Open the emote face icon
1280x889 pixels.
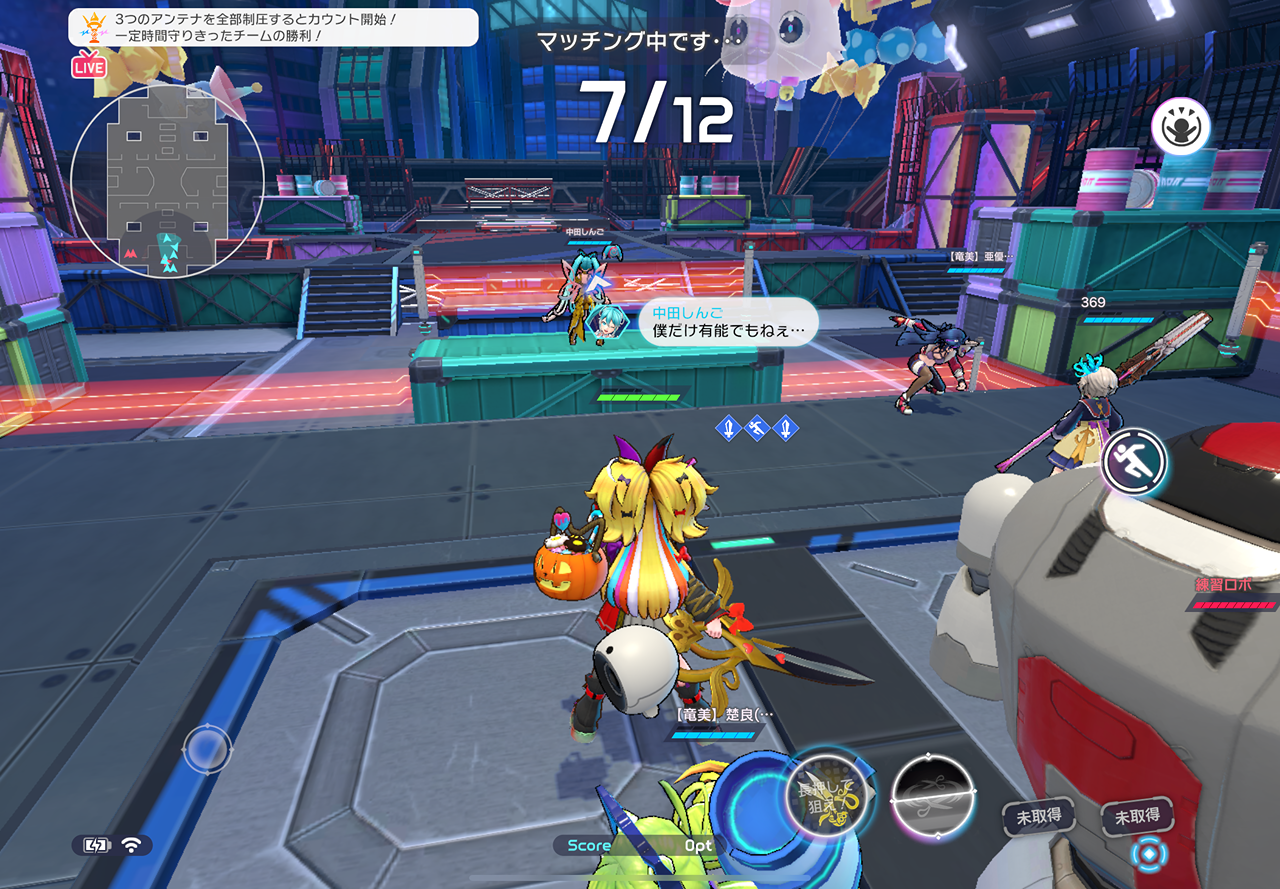tap(1180, 128)
